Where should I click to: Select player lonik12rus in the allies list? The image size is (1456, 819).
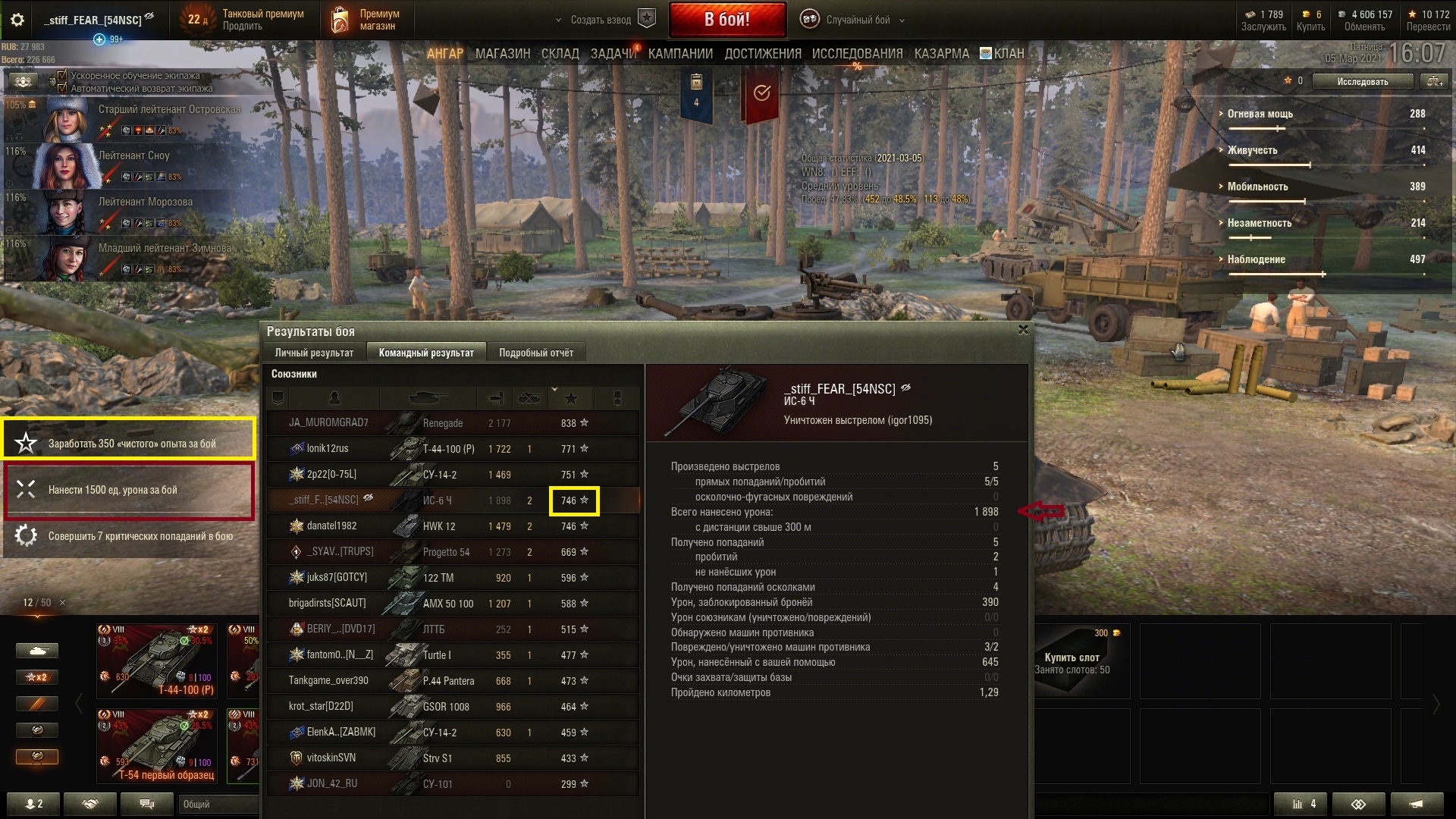pos(328,449)
